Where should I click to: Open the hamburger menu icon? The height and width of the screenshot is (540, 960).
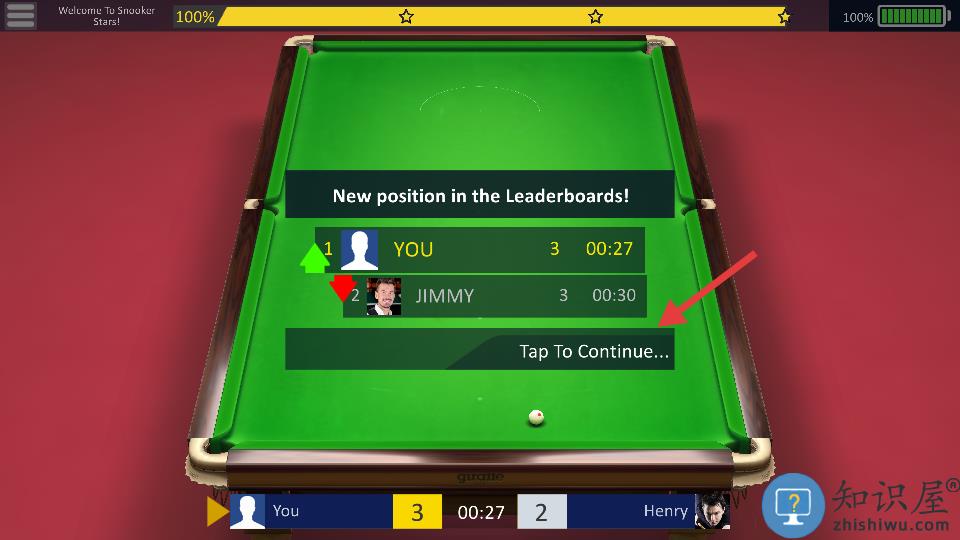21,16
